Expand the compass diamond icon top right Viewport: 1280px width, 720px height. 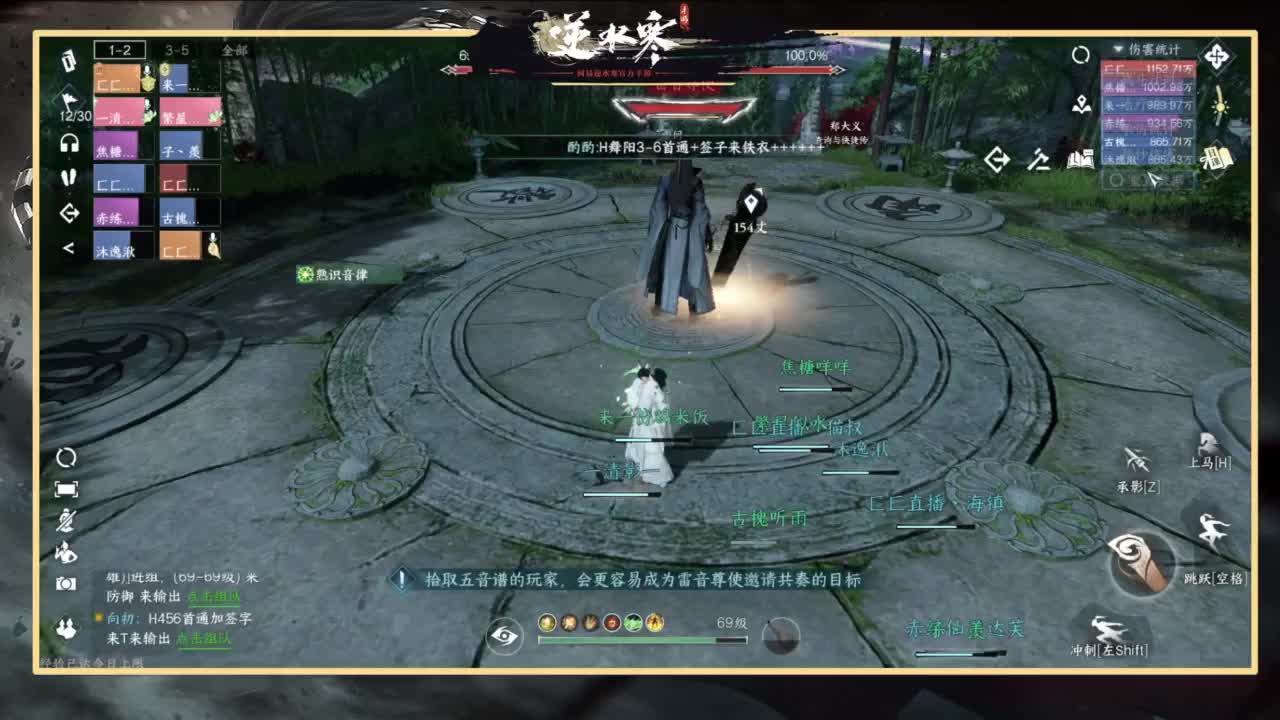click(x=1217, y=55)
